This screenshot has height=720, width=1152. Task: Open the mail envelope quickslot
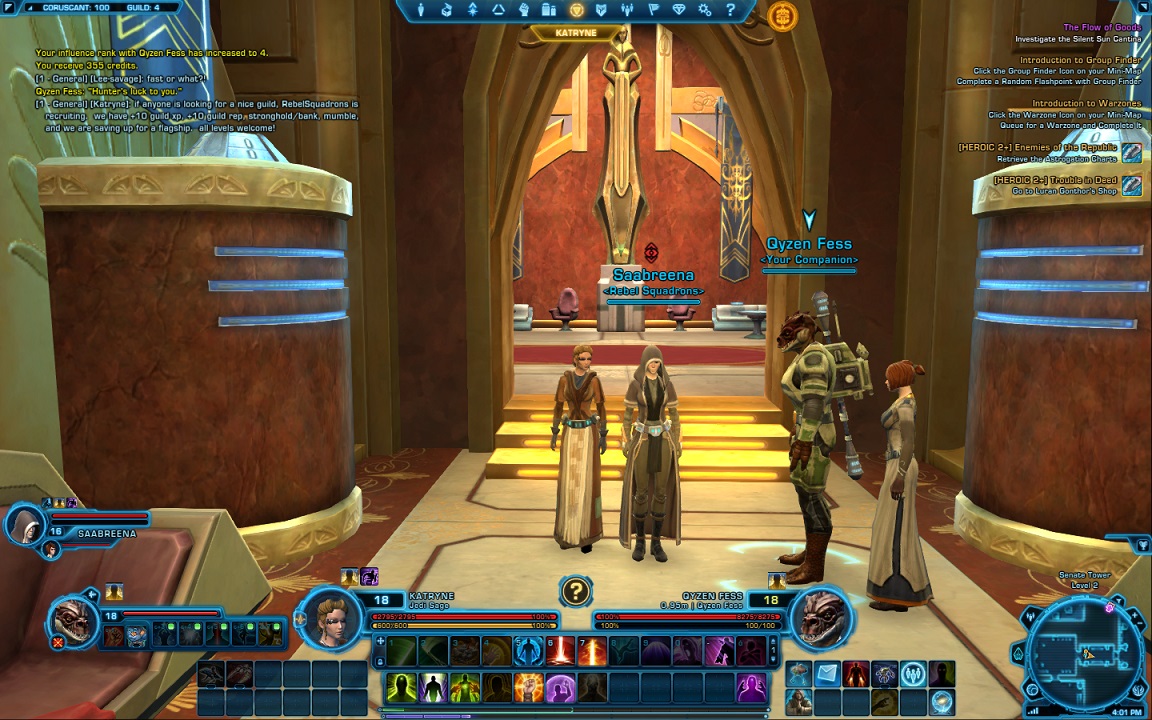[x=827, y=674]
